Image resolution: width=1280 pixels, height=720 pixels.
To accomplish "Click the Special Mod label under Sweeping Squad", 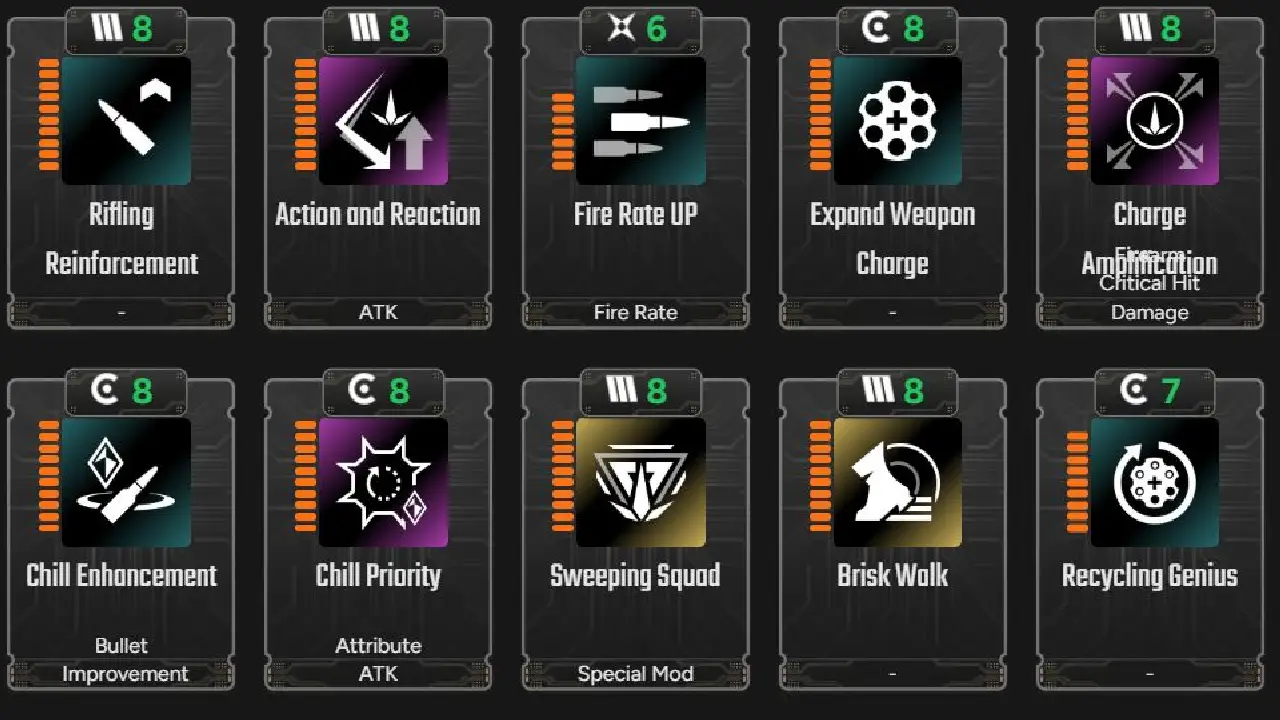I will pos(634,673).
